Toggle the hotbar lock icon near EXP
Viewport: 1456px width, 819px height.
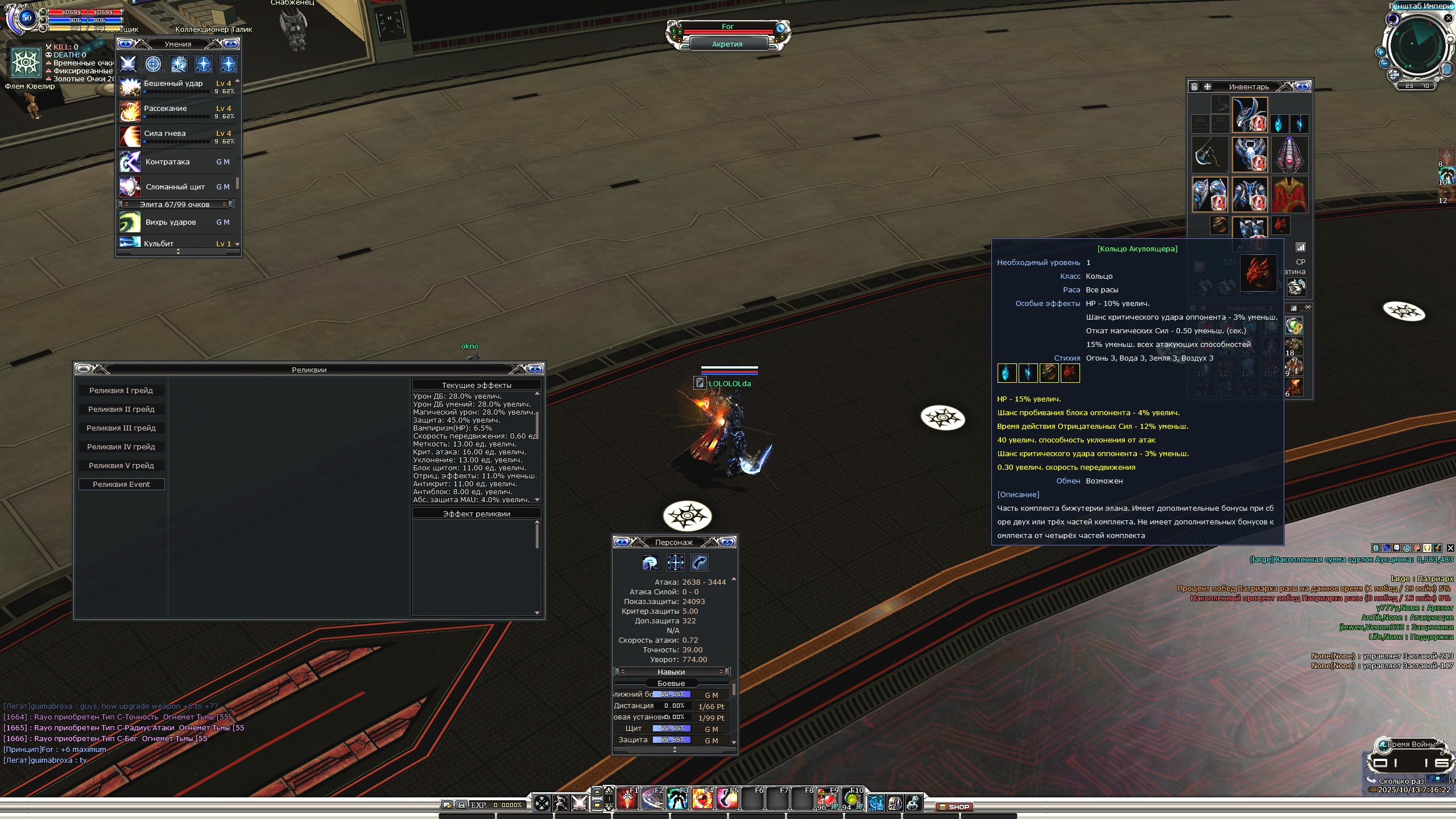(462, 805)
